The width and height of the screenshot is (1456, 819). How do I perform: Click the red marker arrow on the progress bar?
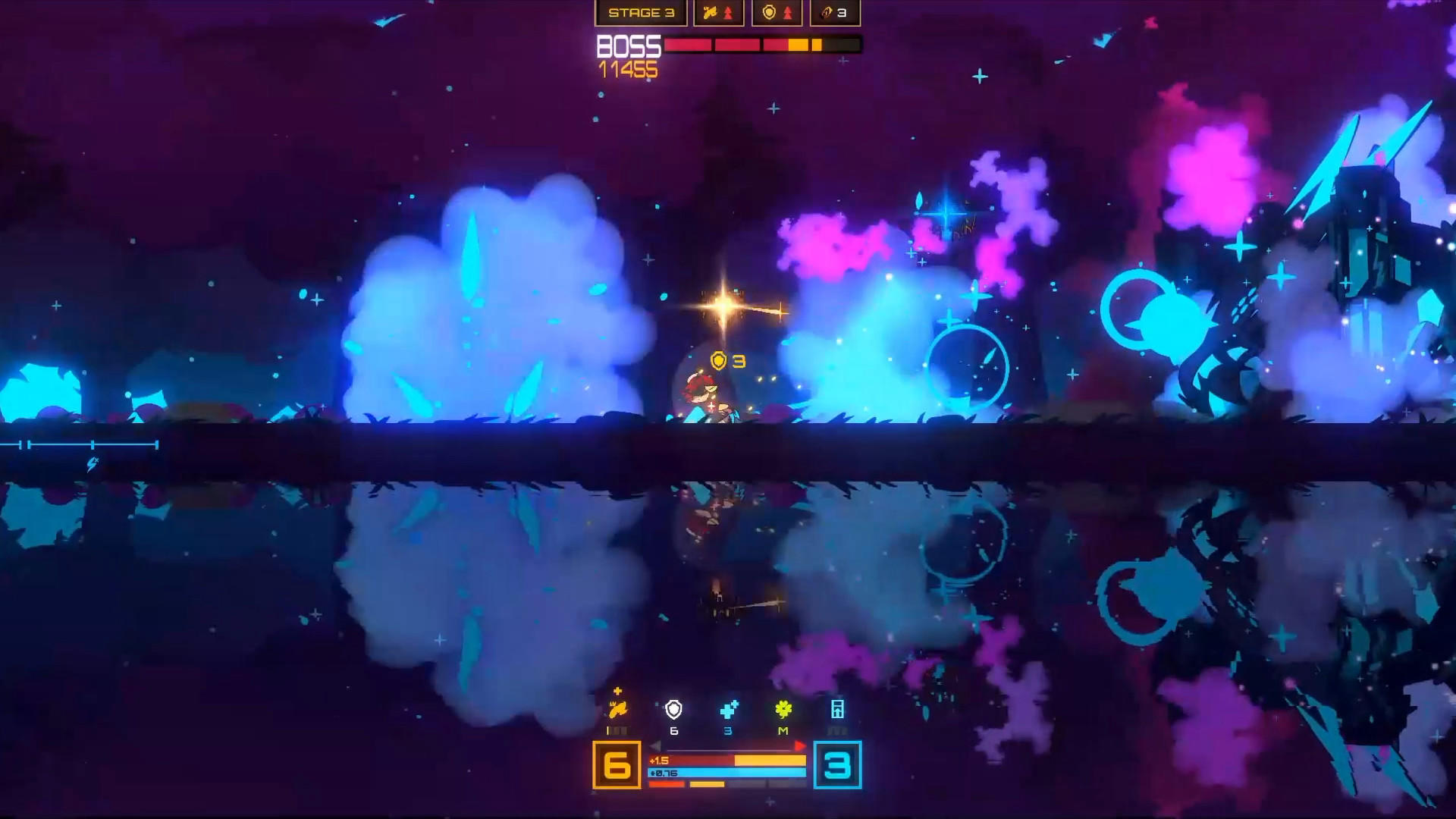coord(802,745)
